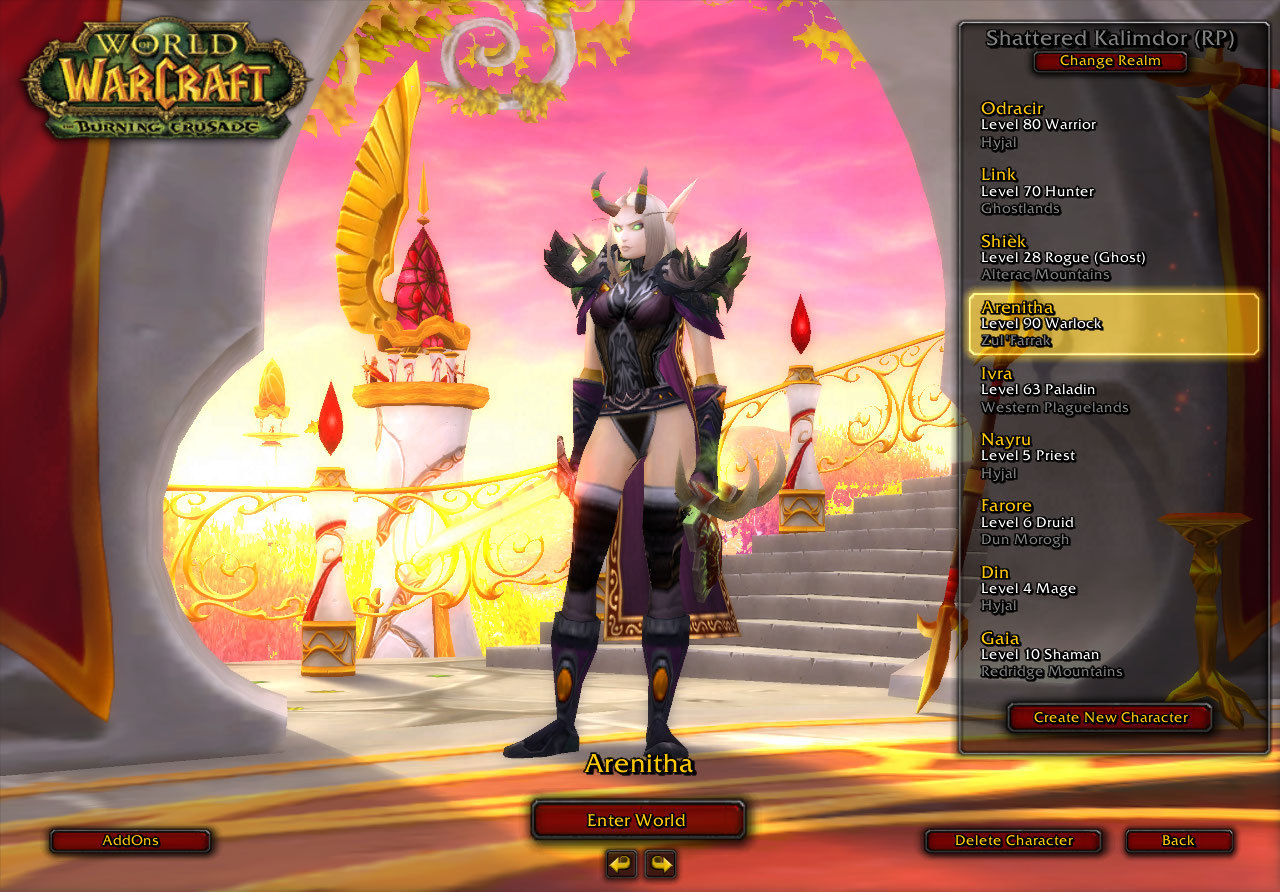1280x892 pixels.
Task: Click the Delete Character button
Action: point(1013,841)
